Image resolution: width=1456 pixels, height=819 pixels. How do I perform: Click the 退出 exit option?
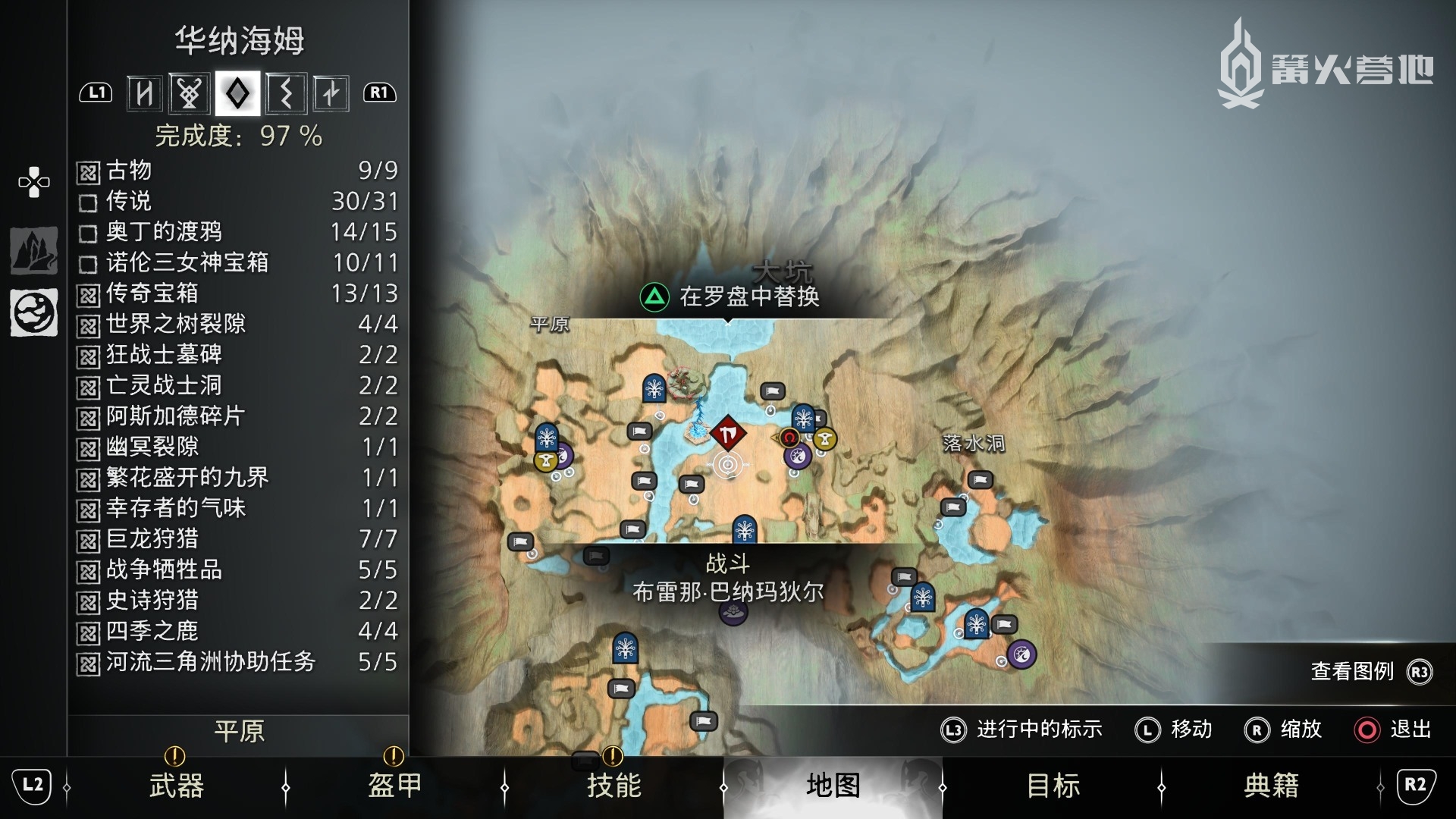pyautogui.click(x=1393, y=730)
